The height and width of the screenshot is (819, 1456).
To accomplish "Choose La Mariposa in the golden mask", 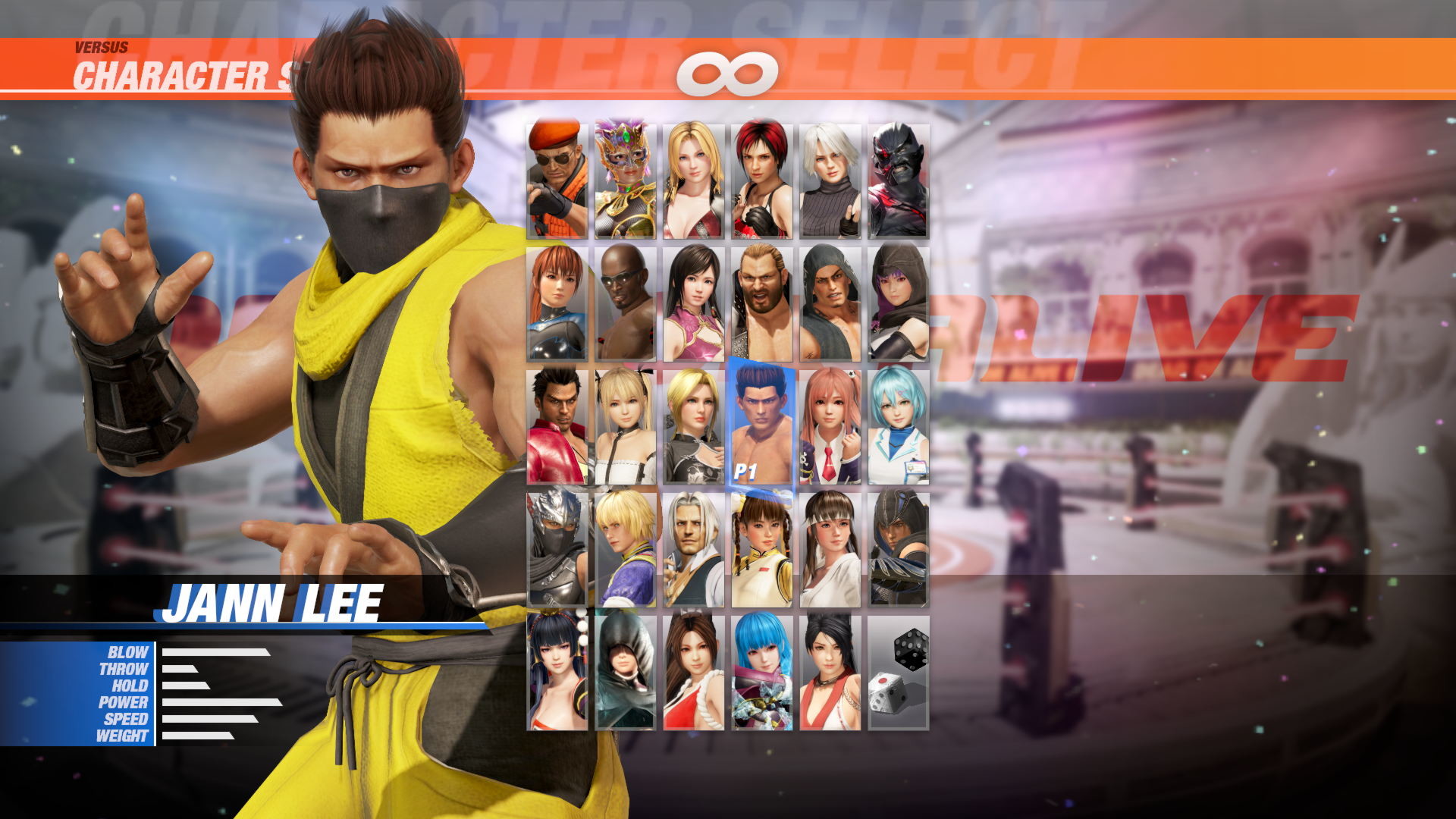I will (x=626, y=178).
